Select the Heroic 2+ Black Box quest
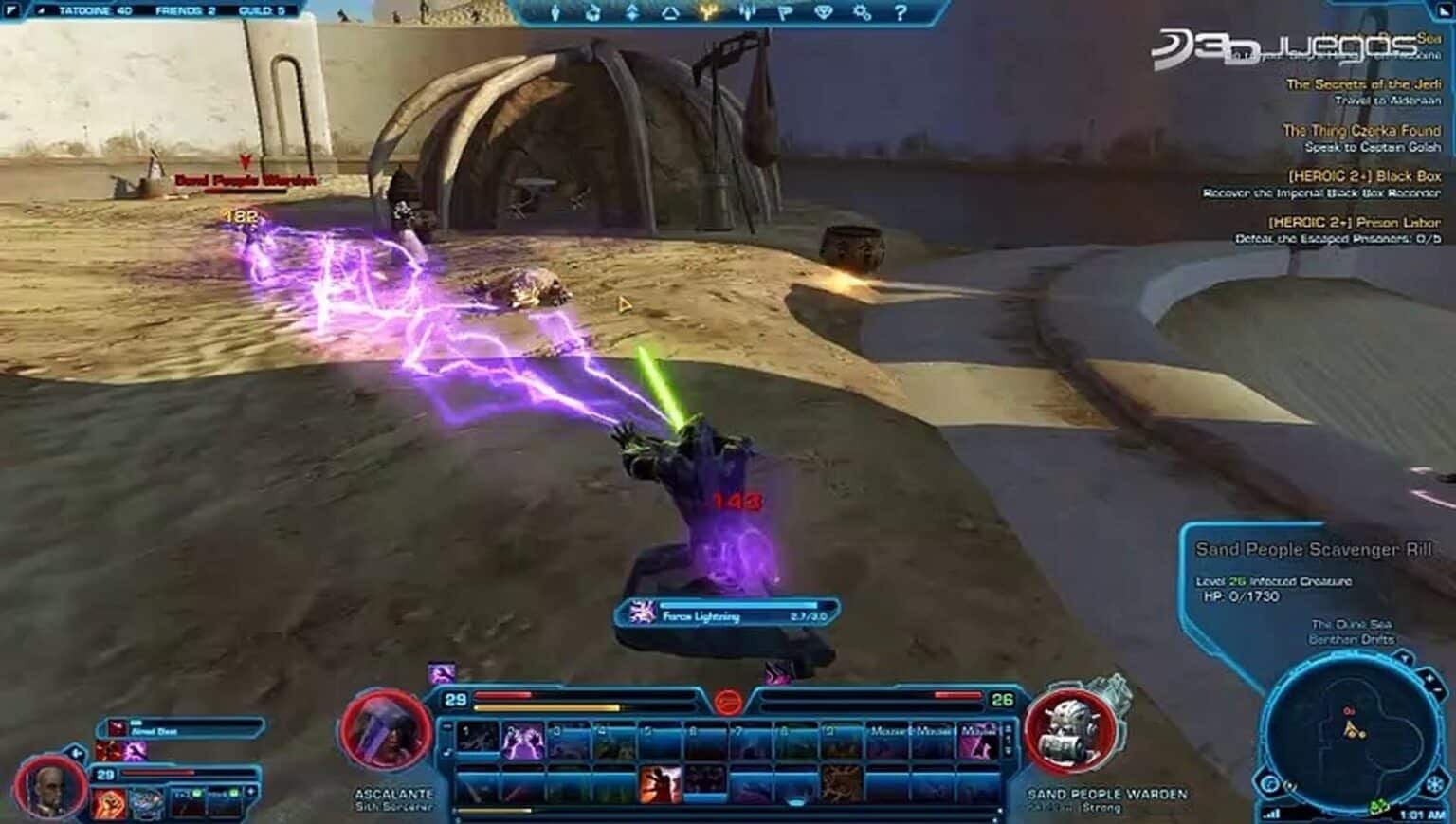The width and height of the screenshot is (1456, 824). (1364, 176)
